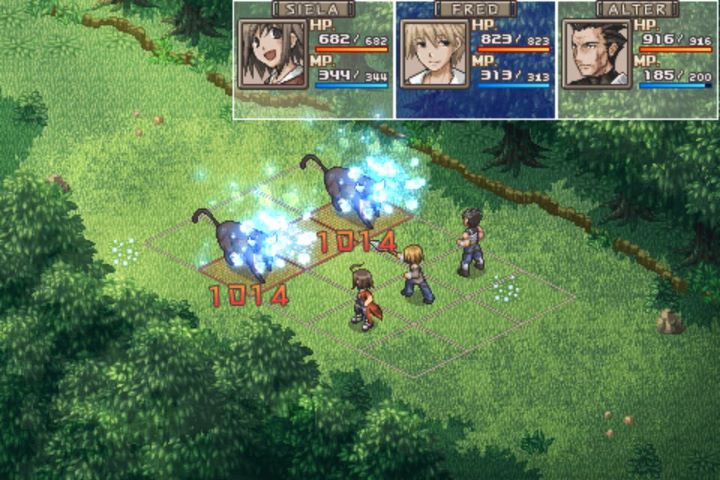Image resolution: width=720 pixels, height=480 pixels.
Task: Choose Fred's portrait in the party panel
Action: click(434, 54)
